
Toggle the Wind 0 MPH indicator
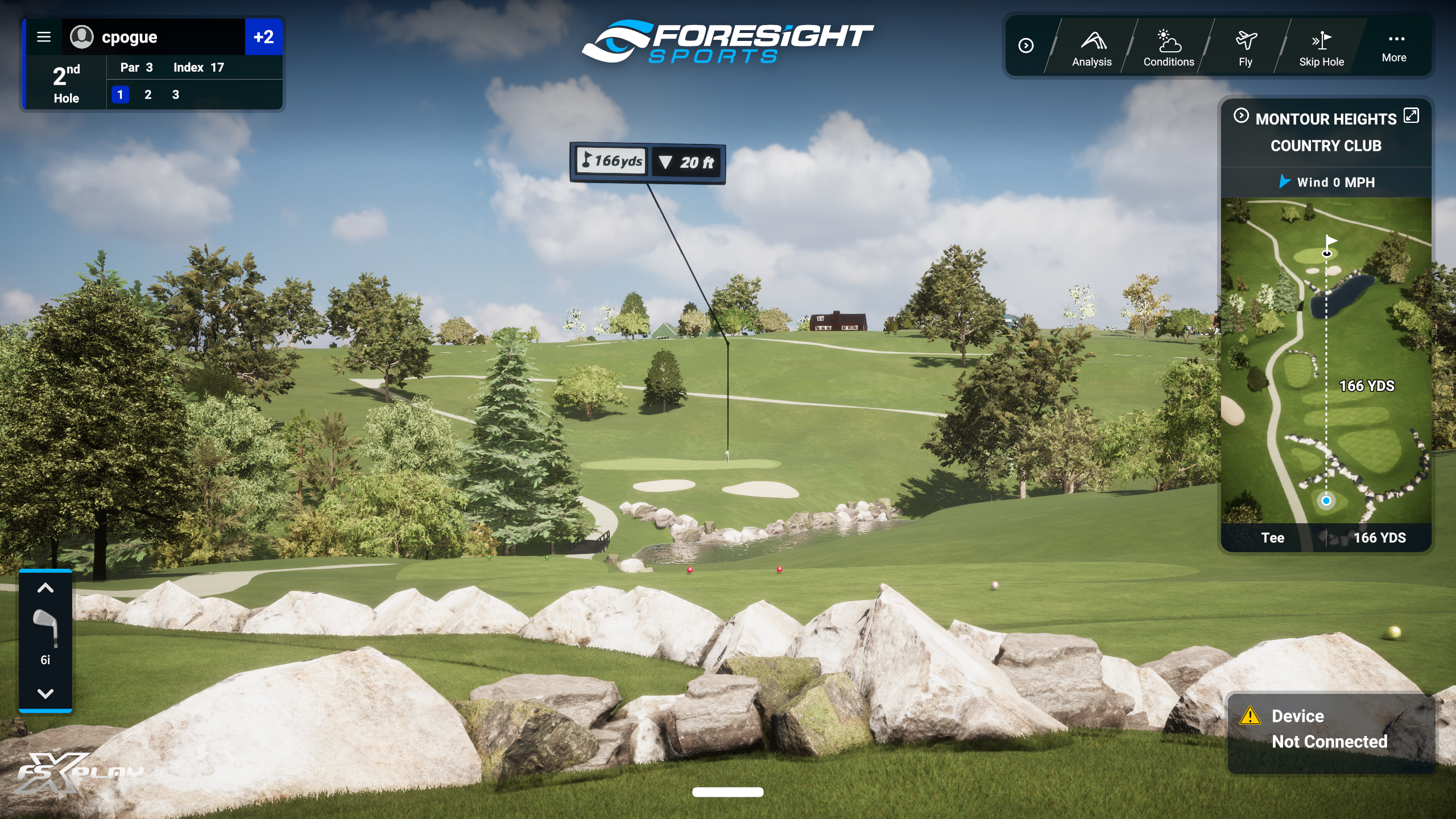click(x=1327, y=182)
